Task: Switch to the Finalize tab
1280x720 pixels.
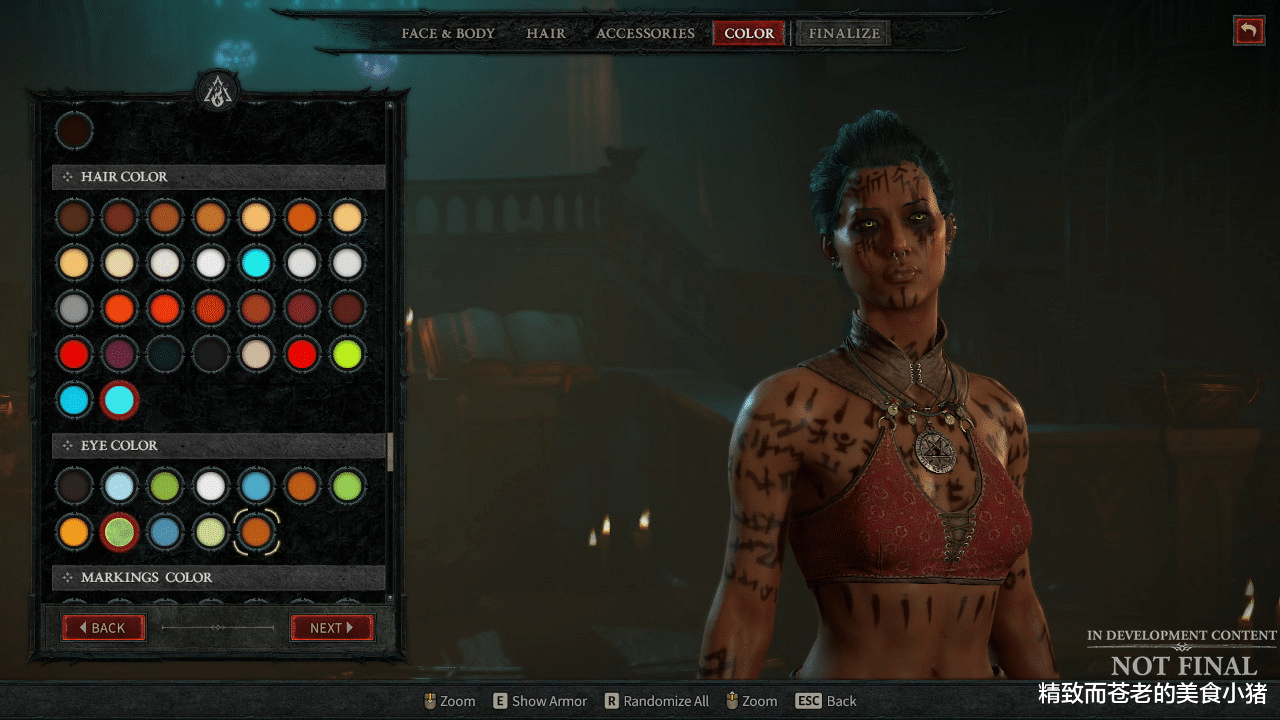Action: click(x=844, y=33)
